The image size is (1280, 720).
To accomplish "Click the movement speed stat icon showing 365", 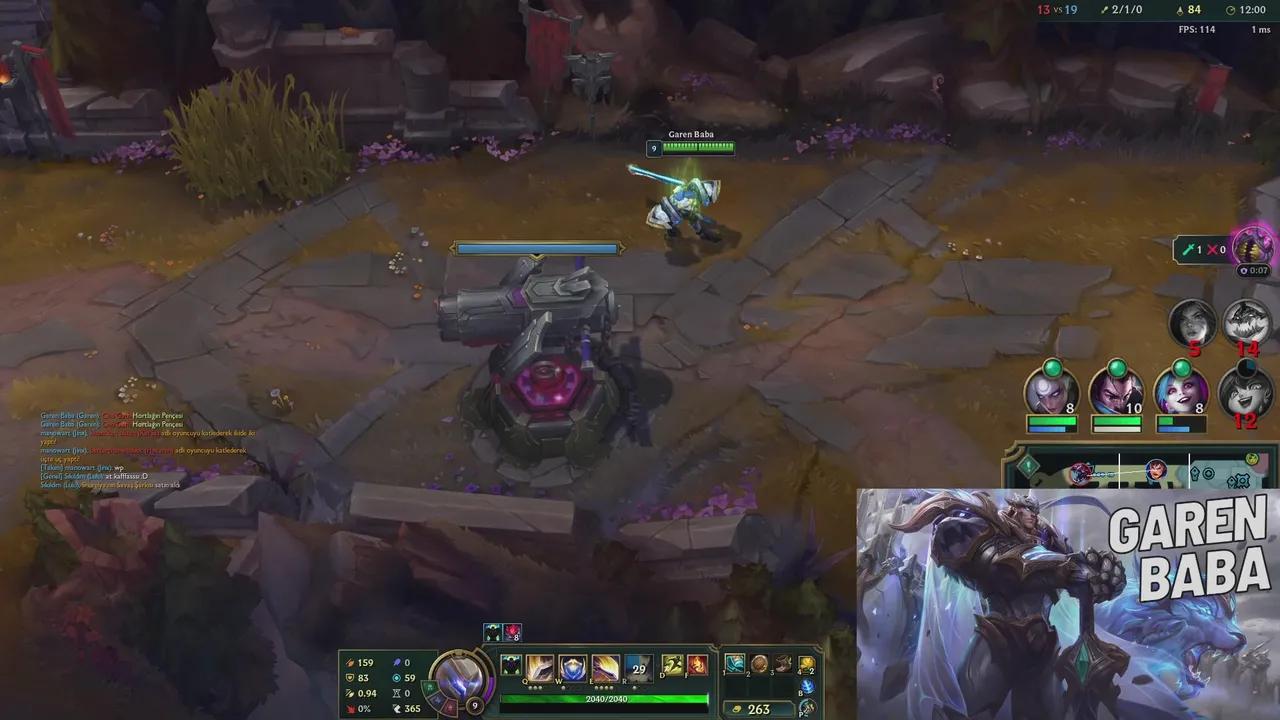I will 398,708.
